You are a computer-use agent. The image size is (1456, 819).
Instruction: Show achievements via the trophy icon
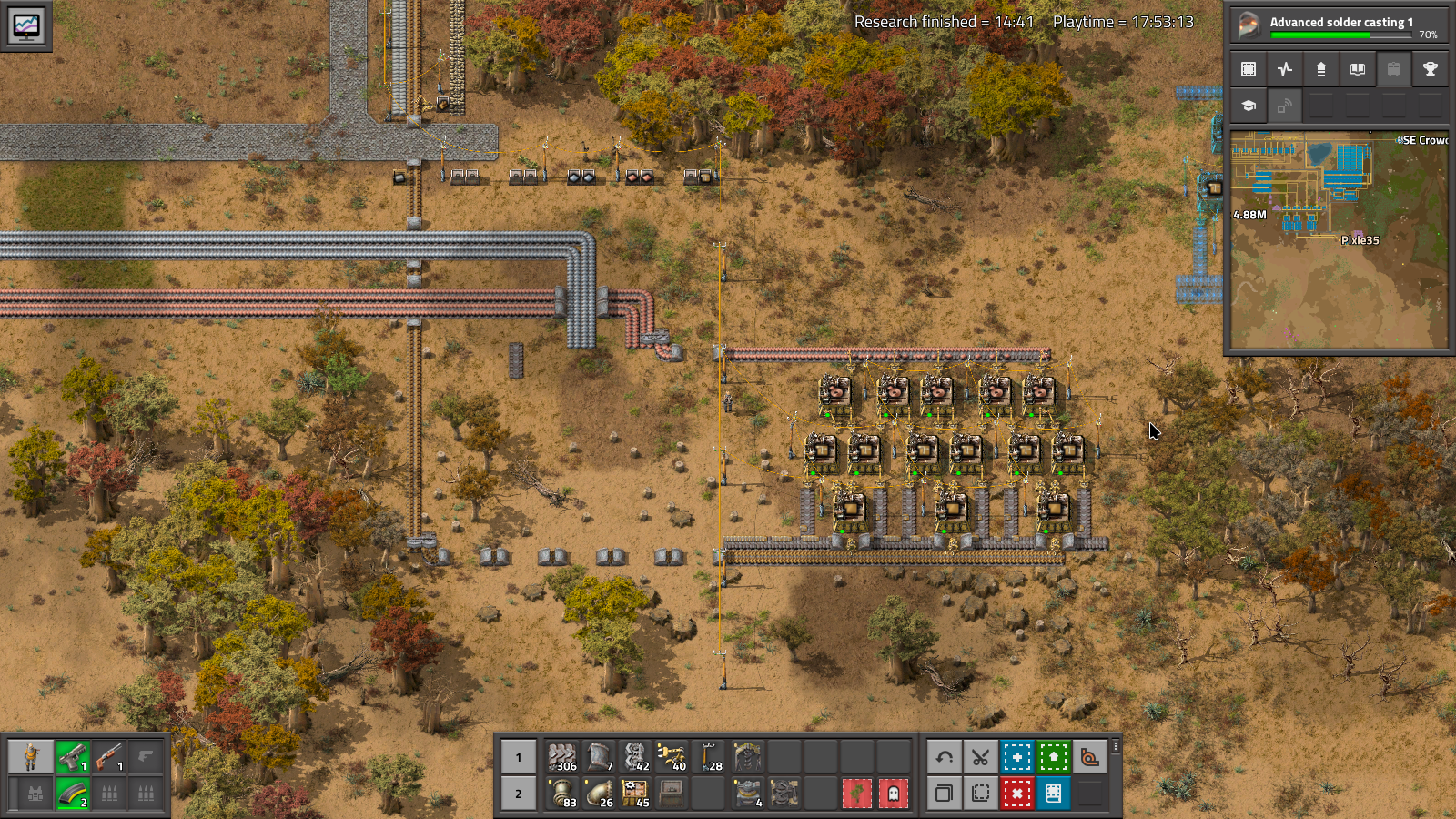(x=1430, y=69)
